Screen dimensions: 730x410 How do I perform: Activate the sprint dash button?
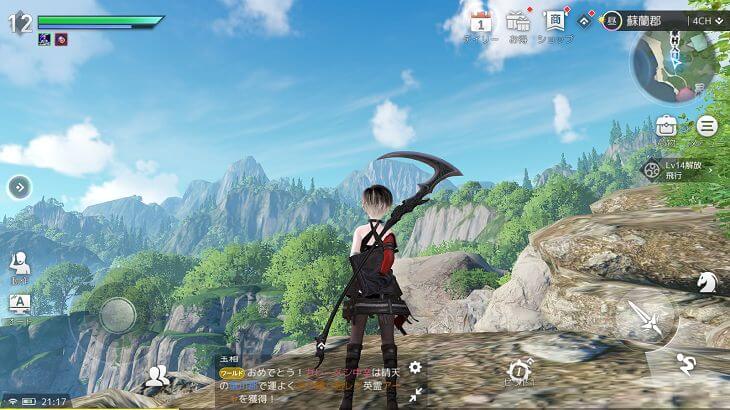[x=685, y=362]
